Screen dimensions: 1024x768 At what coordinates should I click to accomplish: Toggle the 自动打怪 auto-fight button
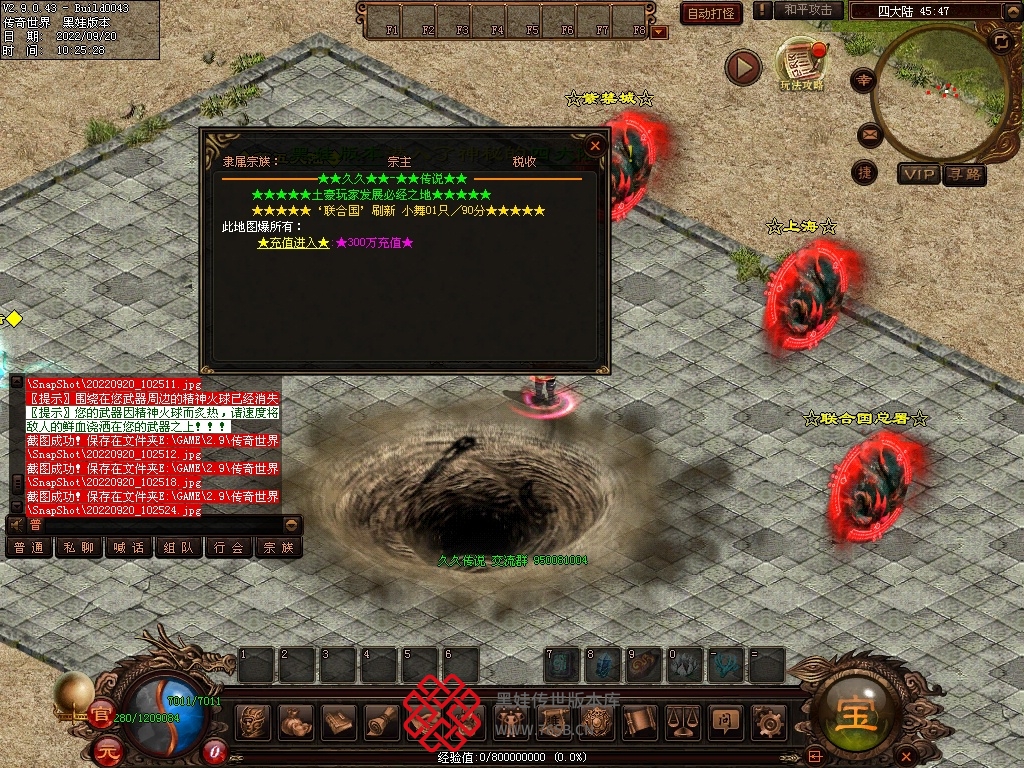711,13
